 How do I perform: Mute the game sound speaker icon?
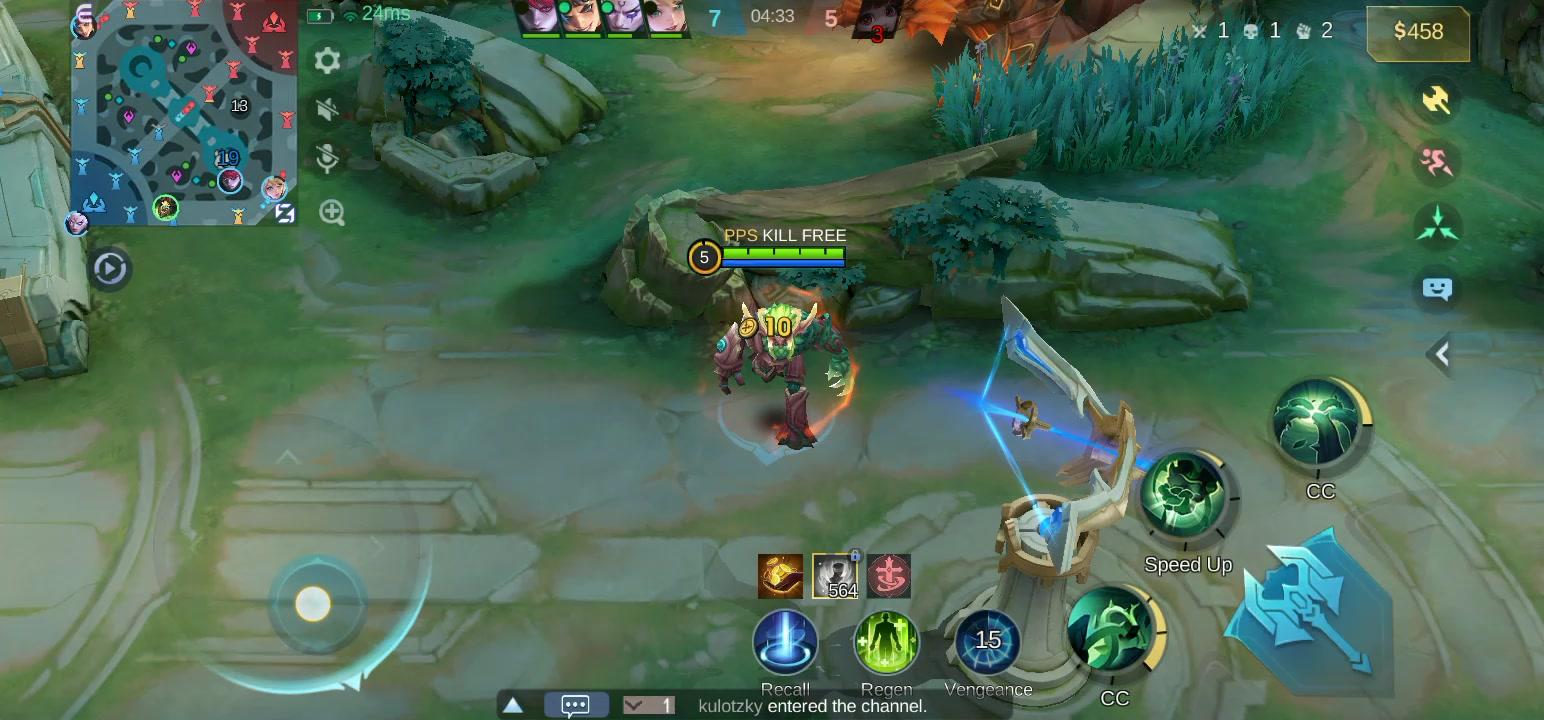tap(327, 110)
